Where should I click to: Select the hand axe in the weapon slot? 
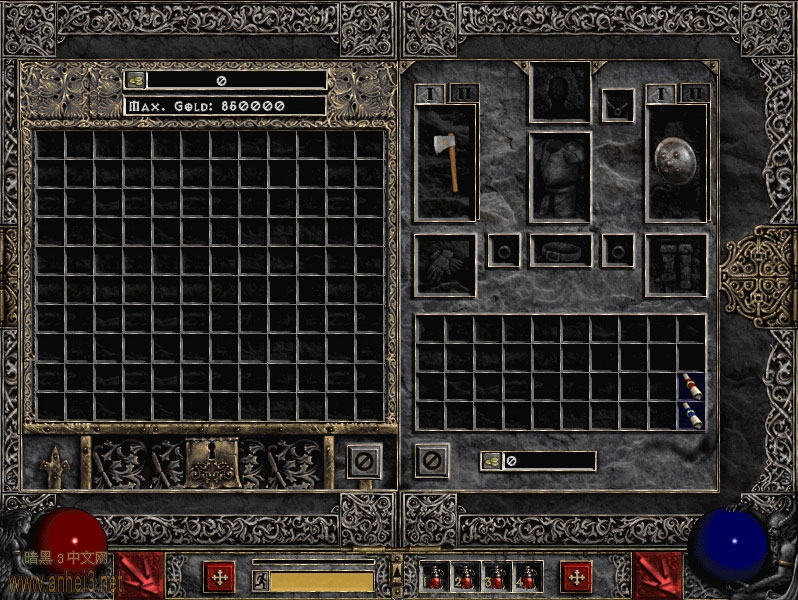pyautogui.click(x=446, y=160)
